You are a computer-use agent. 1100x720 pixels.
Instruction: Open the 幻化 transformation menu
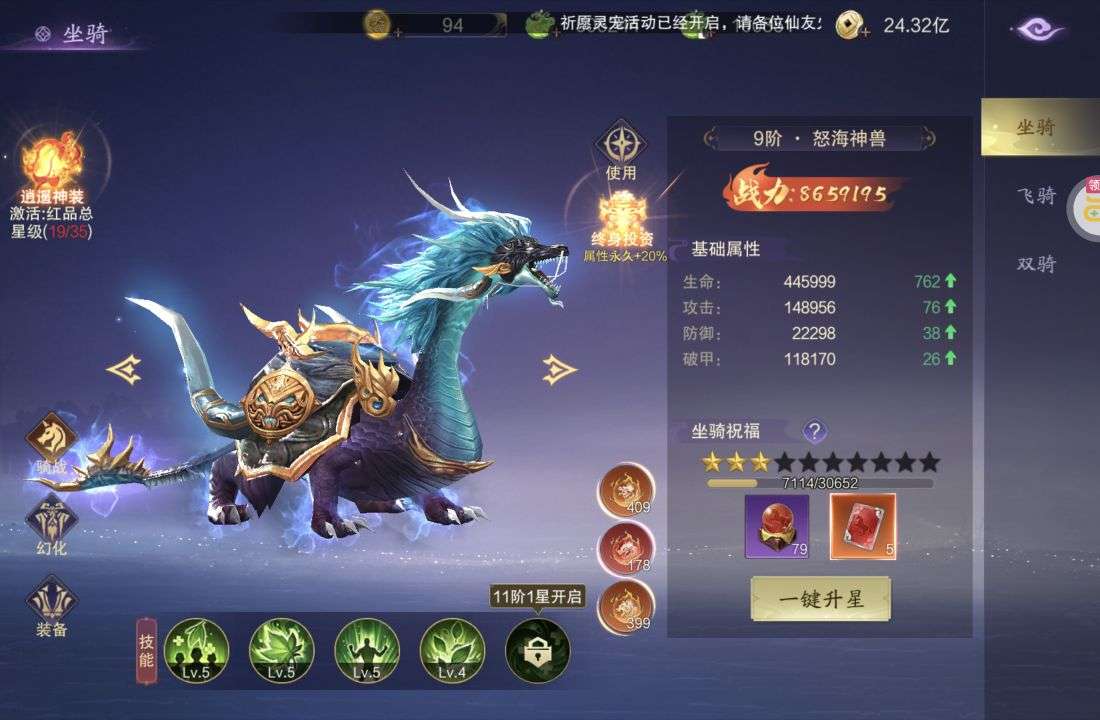click(x=51, y=520)
